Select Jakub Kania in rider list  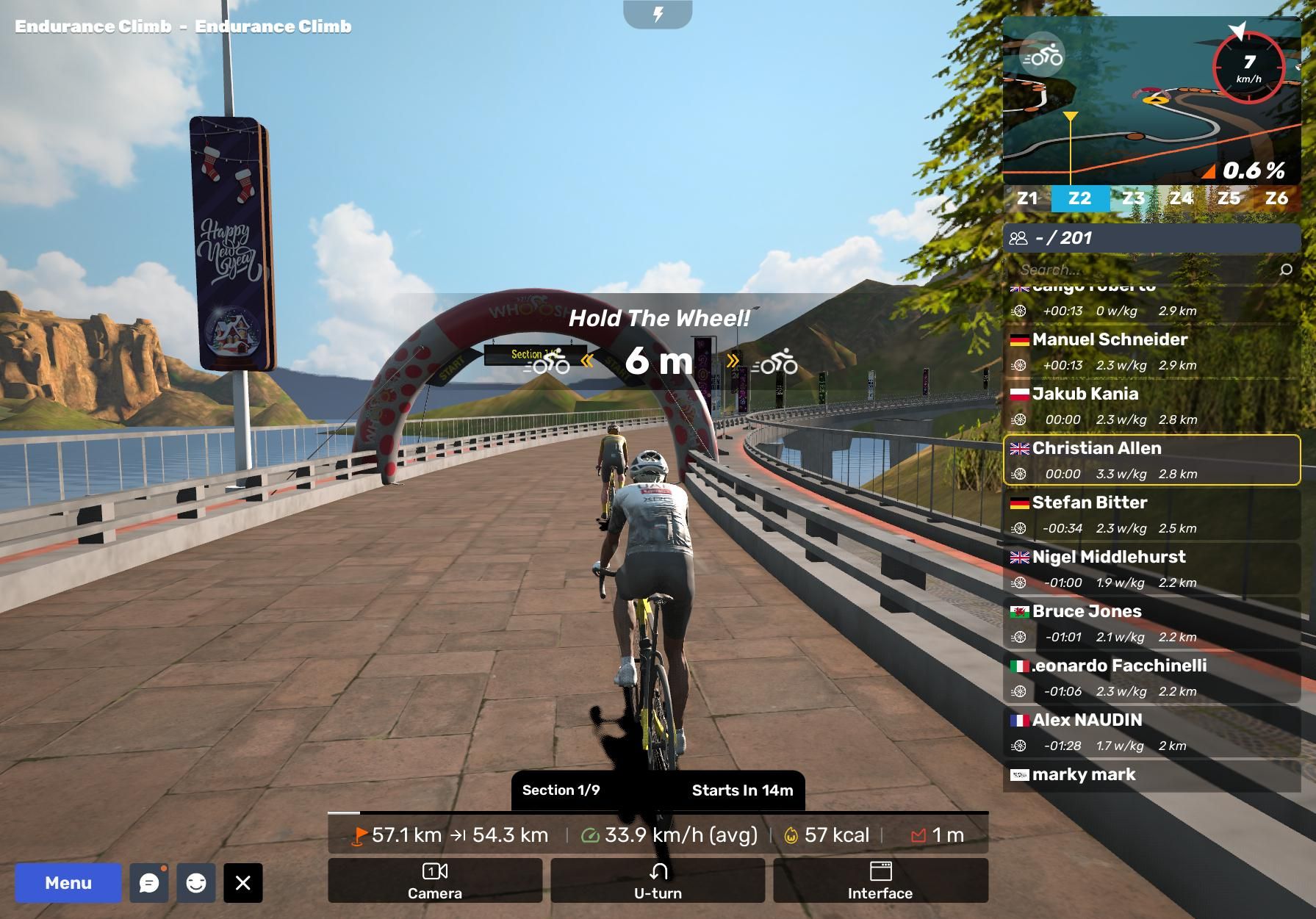click(x=1151, y=406)
